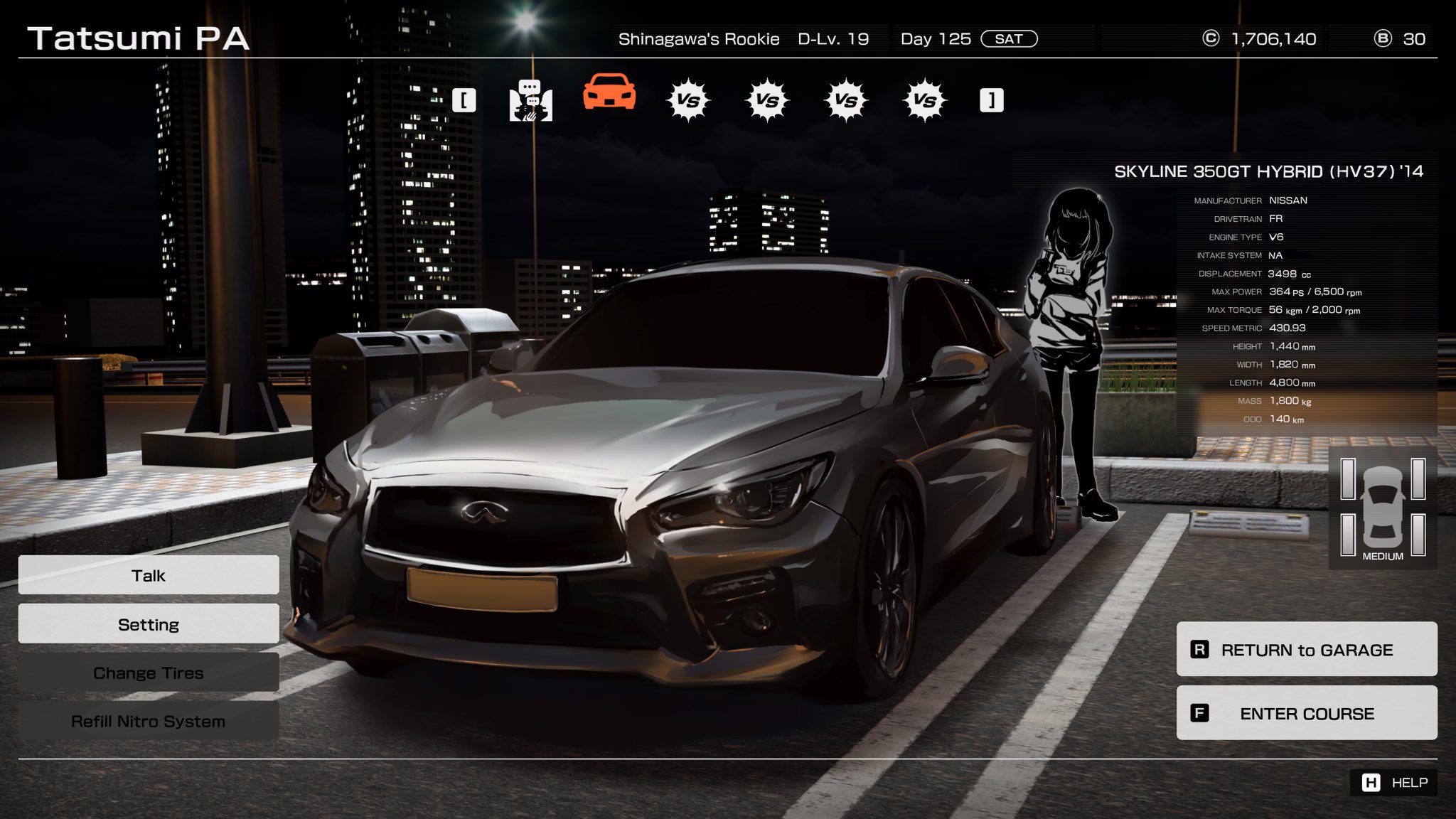The image size is (1456, 819).
Task: Select the orange car icon tab
Action: pyautogui.click(x=609, y=93)
